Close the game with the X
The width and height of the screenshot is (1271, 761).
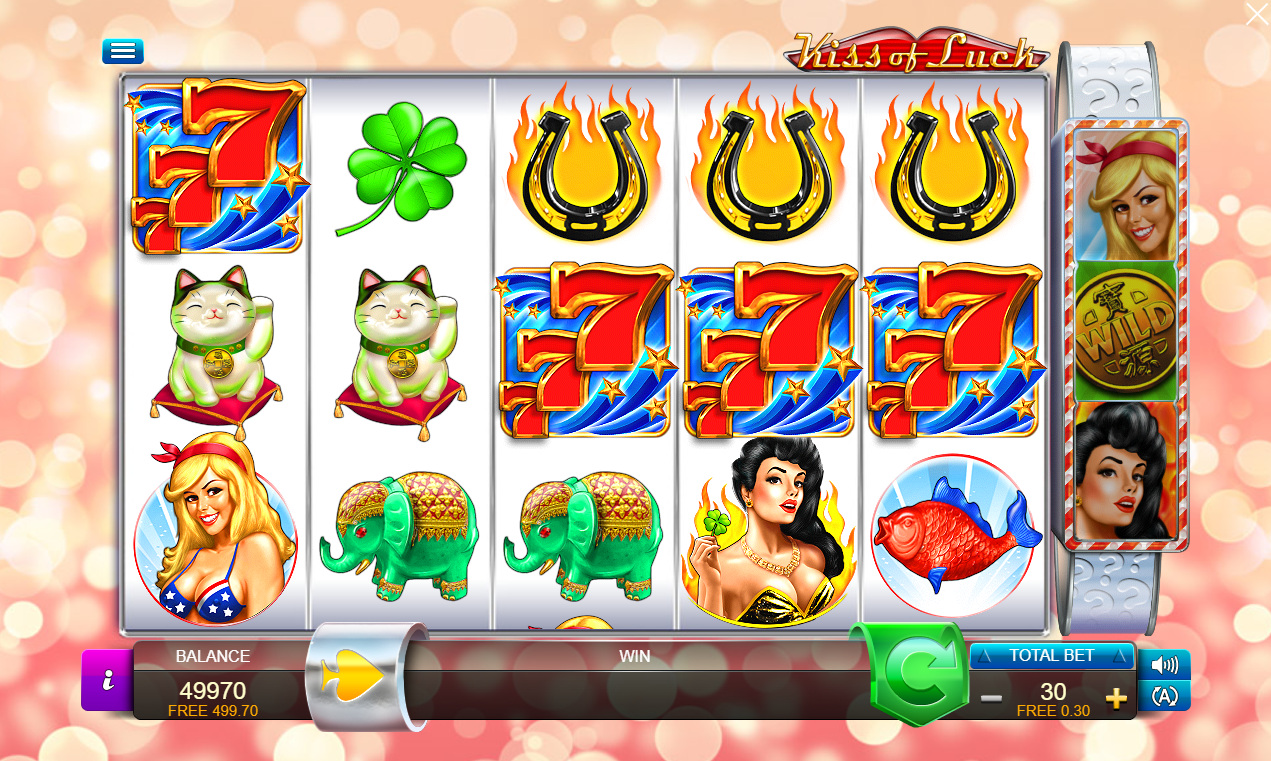(x=1256, y=14)
